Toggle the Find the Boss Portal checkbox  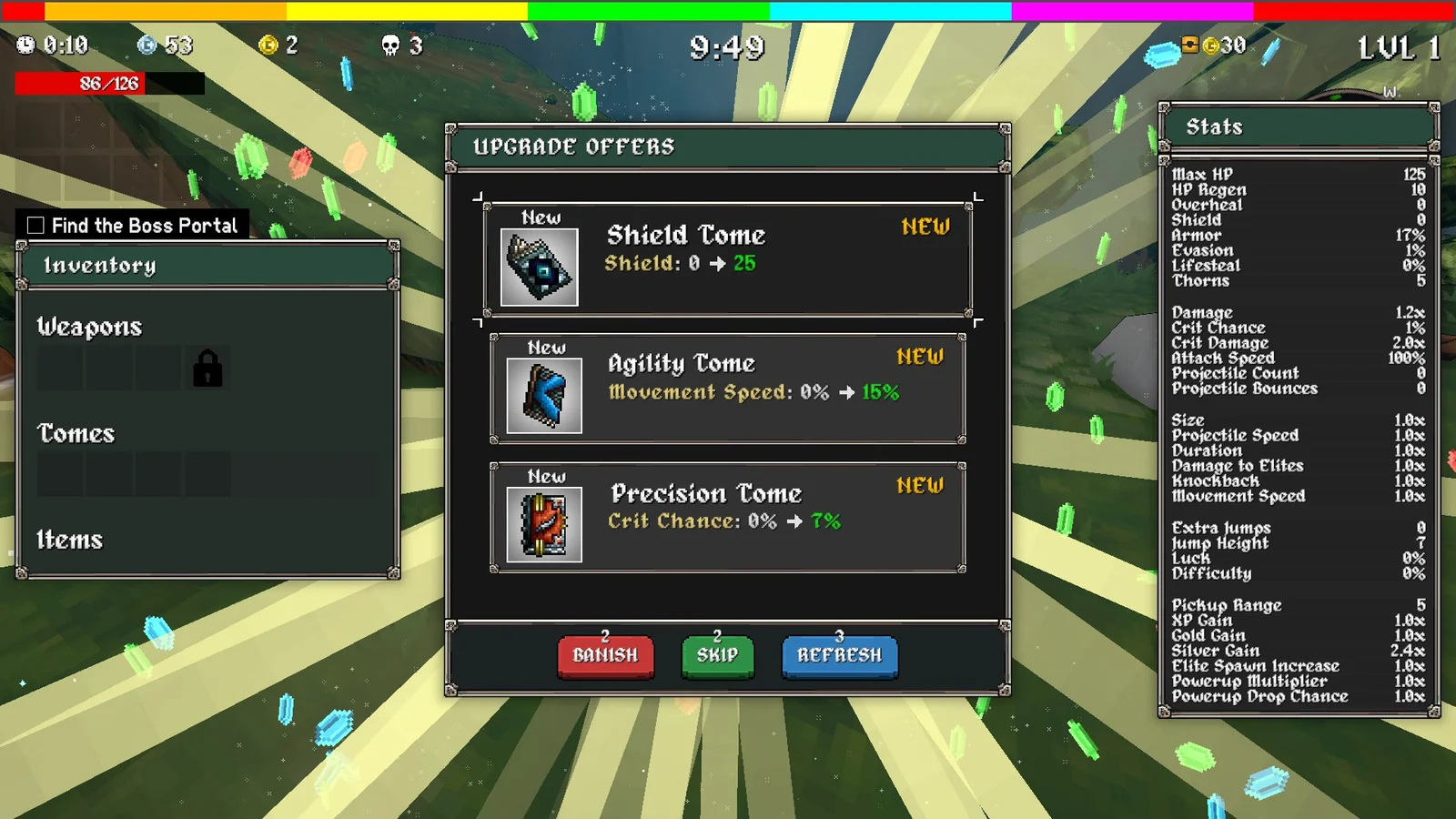(36, 226)
